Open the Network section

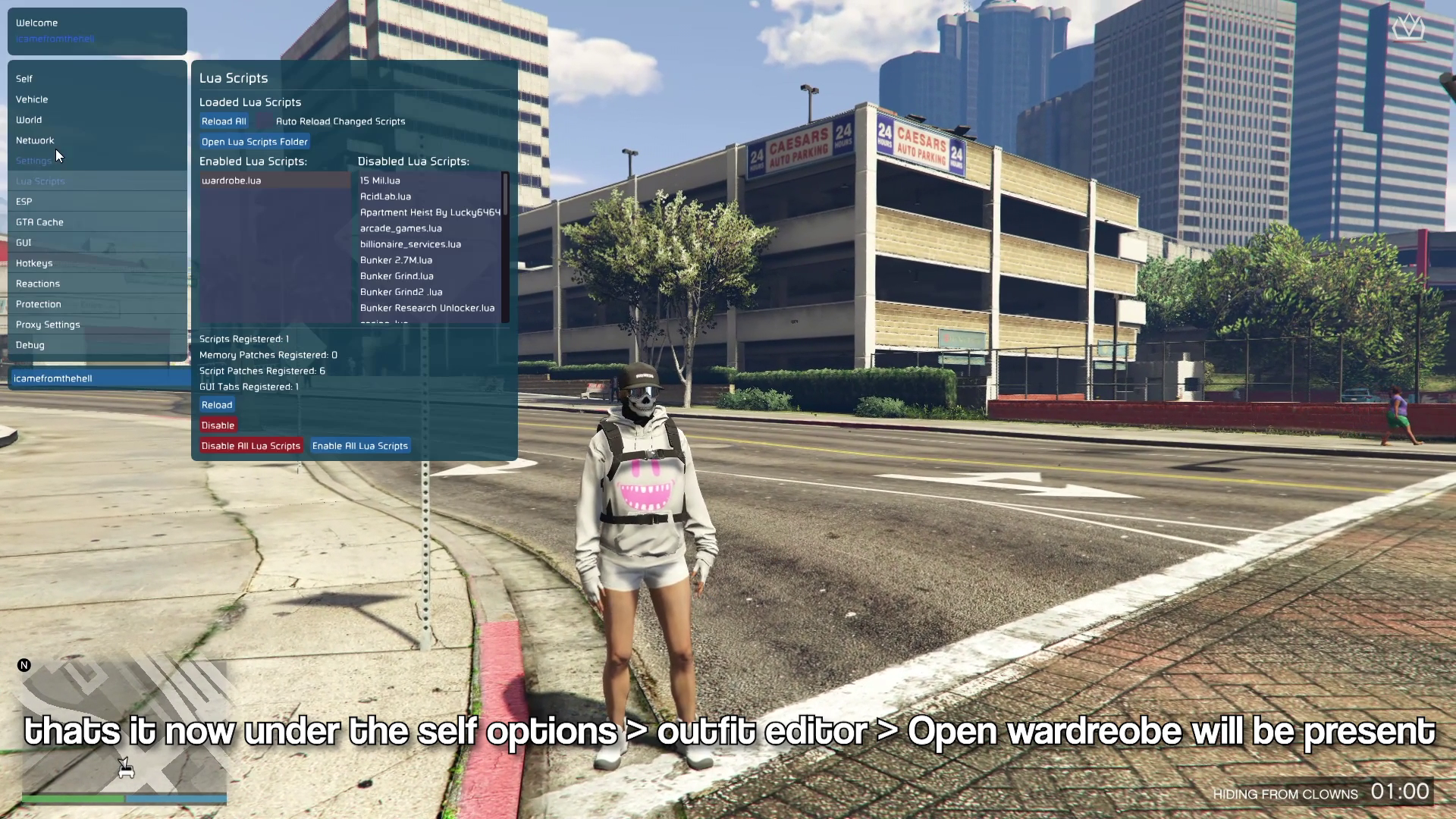click(x=35, y=140)
